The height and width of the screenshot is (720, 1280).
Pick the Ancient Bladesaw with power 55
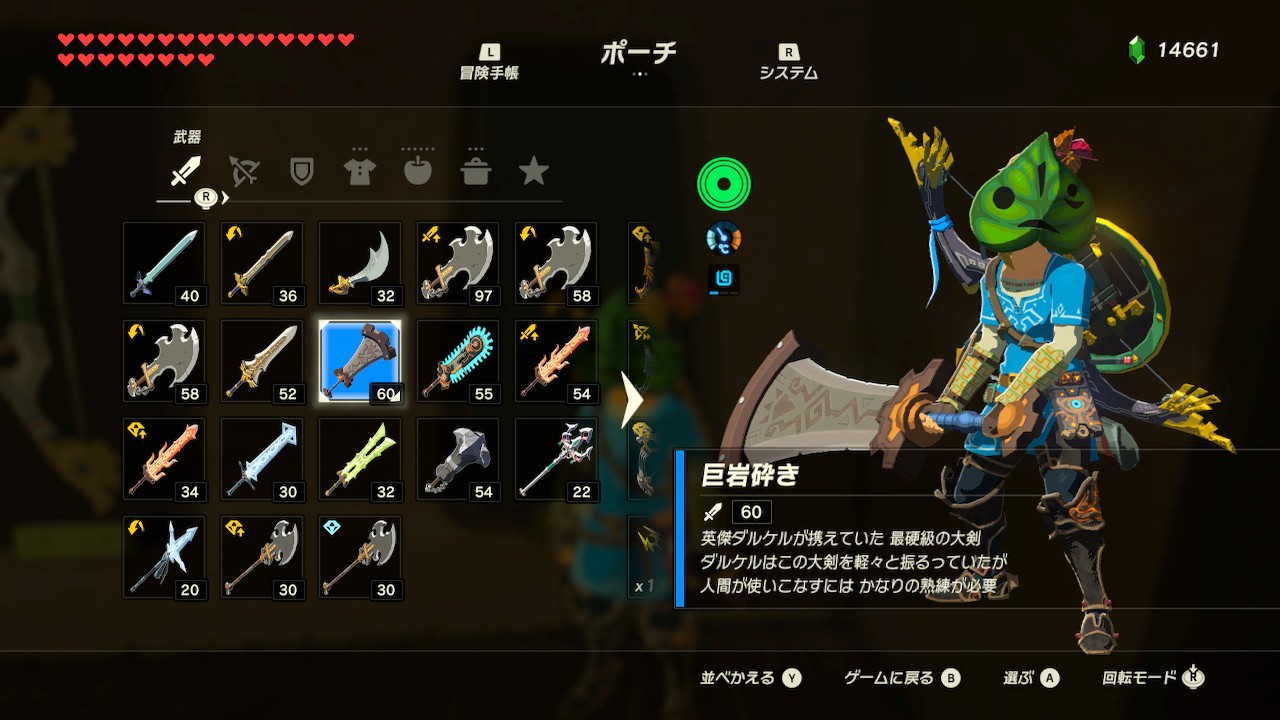[x=458, y=361]
